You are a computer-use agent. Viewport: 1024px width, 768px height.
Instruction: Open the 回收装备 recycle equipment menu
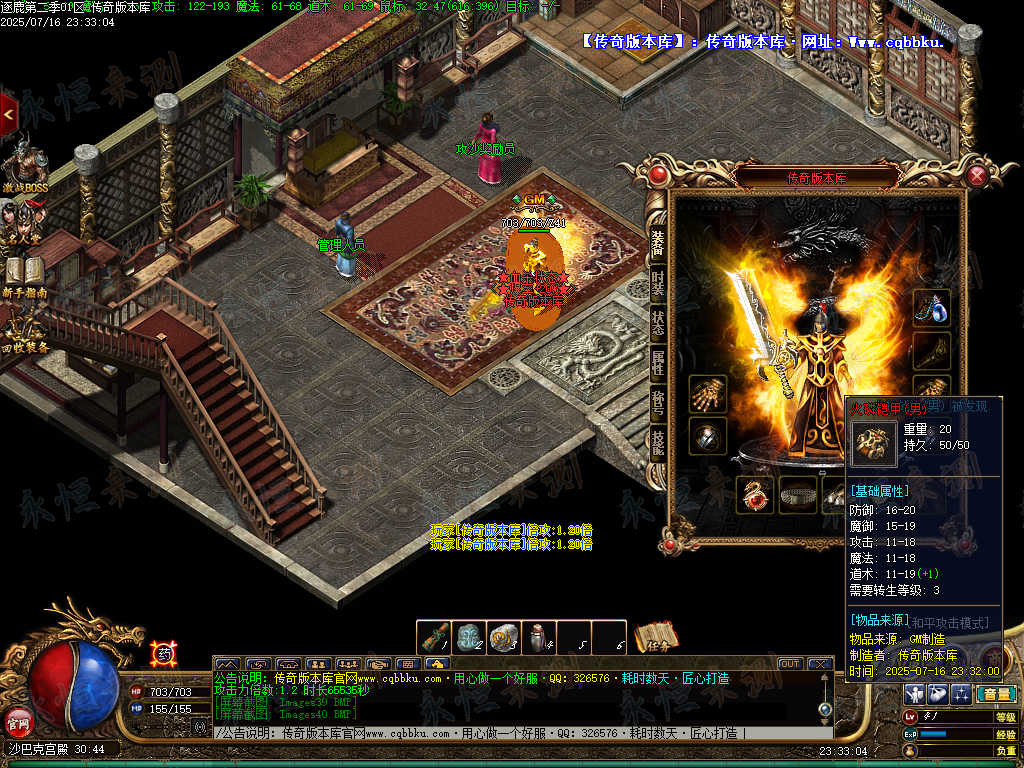tap(25, 332)
